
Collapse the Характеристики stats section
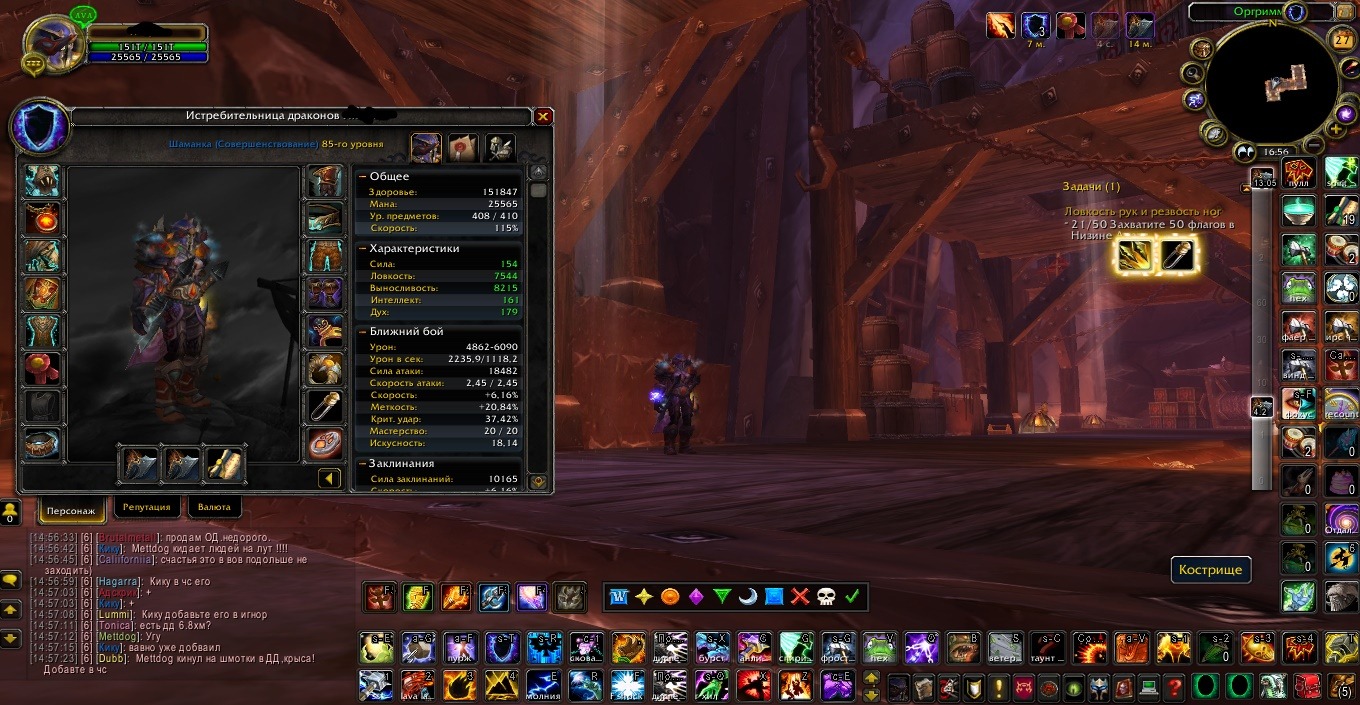[363, 249]
